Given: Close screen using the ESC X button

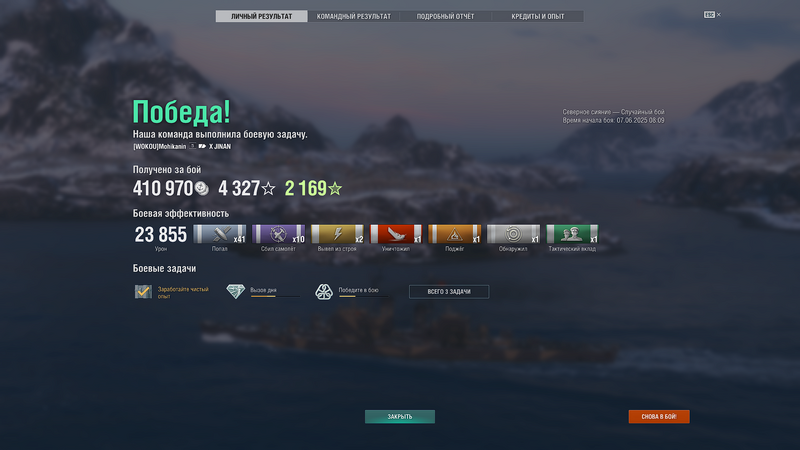Looking at the screenshot, I should coord(712,15).
